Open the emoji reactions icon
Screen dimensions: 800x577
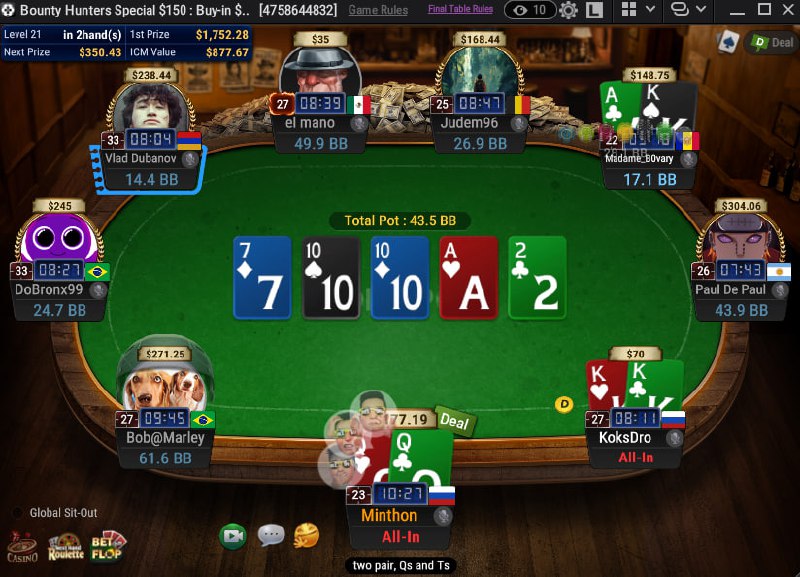point(306,536)
